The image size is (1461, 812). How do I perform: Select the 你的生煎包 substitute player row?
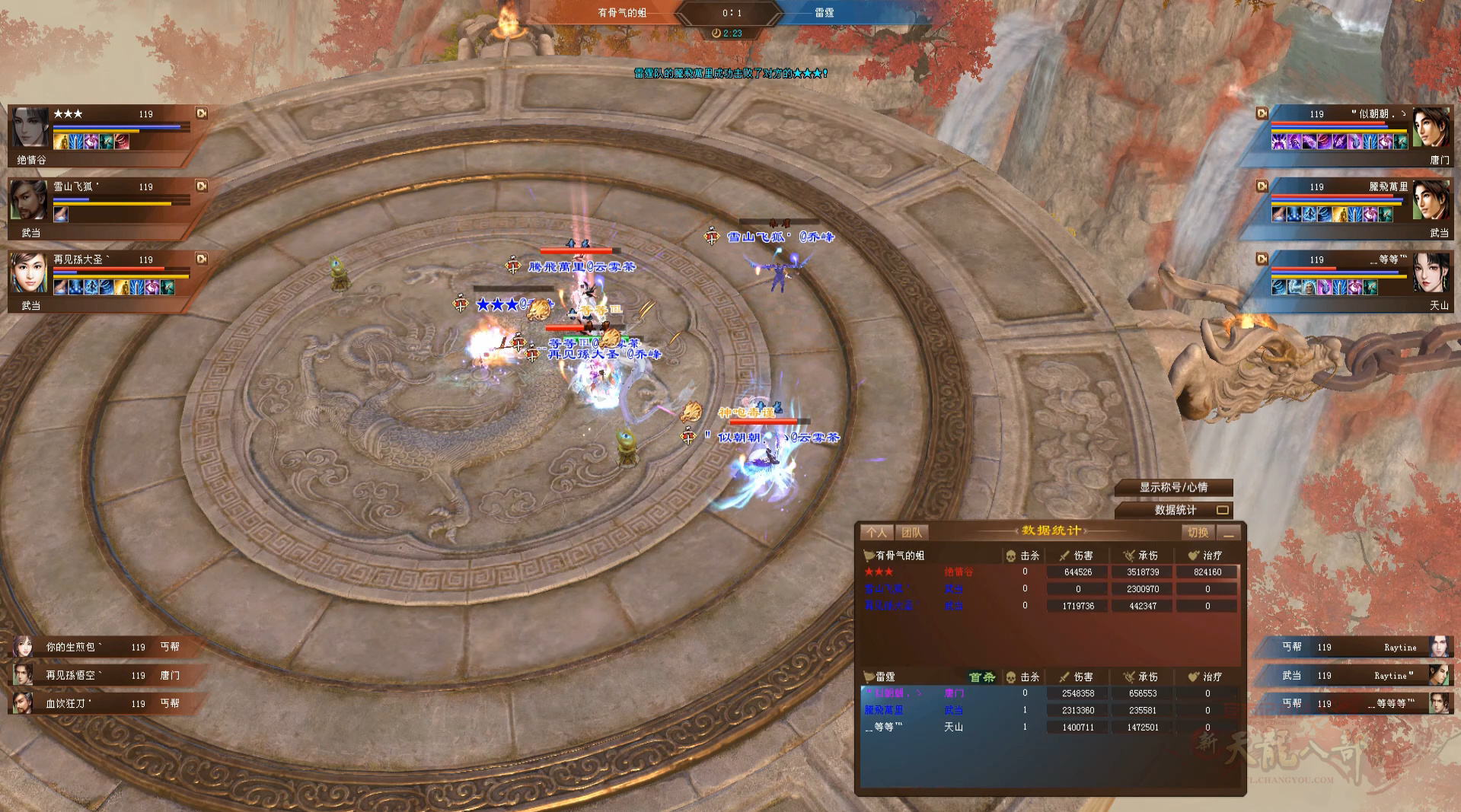point(99,647)
